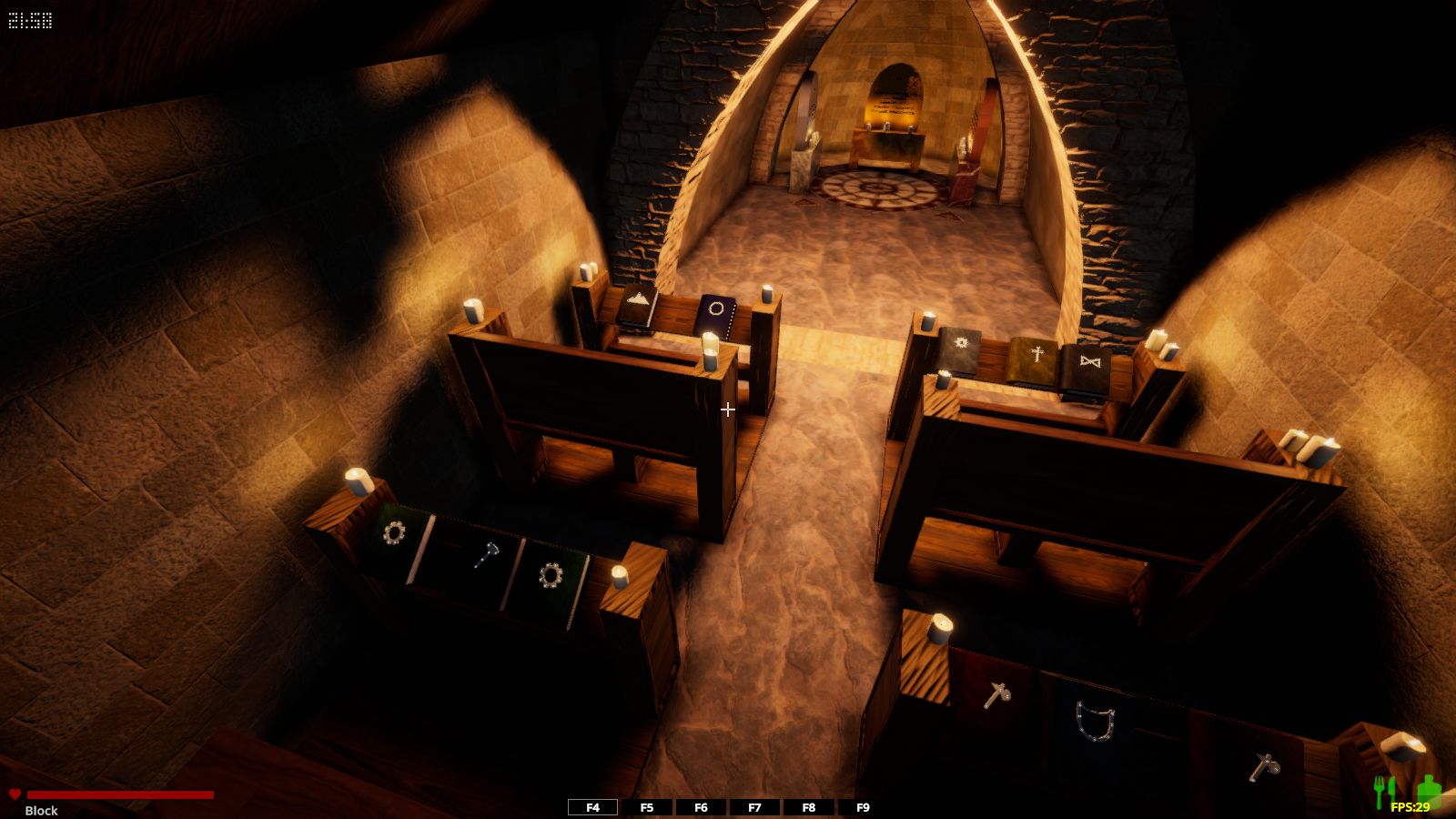The width and height of the screenshot is (1456, 819).
Task: Pick the F8 hotbar slot
Action: click(x=808, y=807)
